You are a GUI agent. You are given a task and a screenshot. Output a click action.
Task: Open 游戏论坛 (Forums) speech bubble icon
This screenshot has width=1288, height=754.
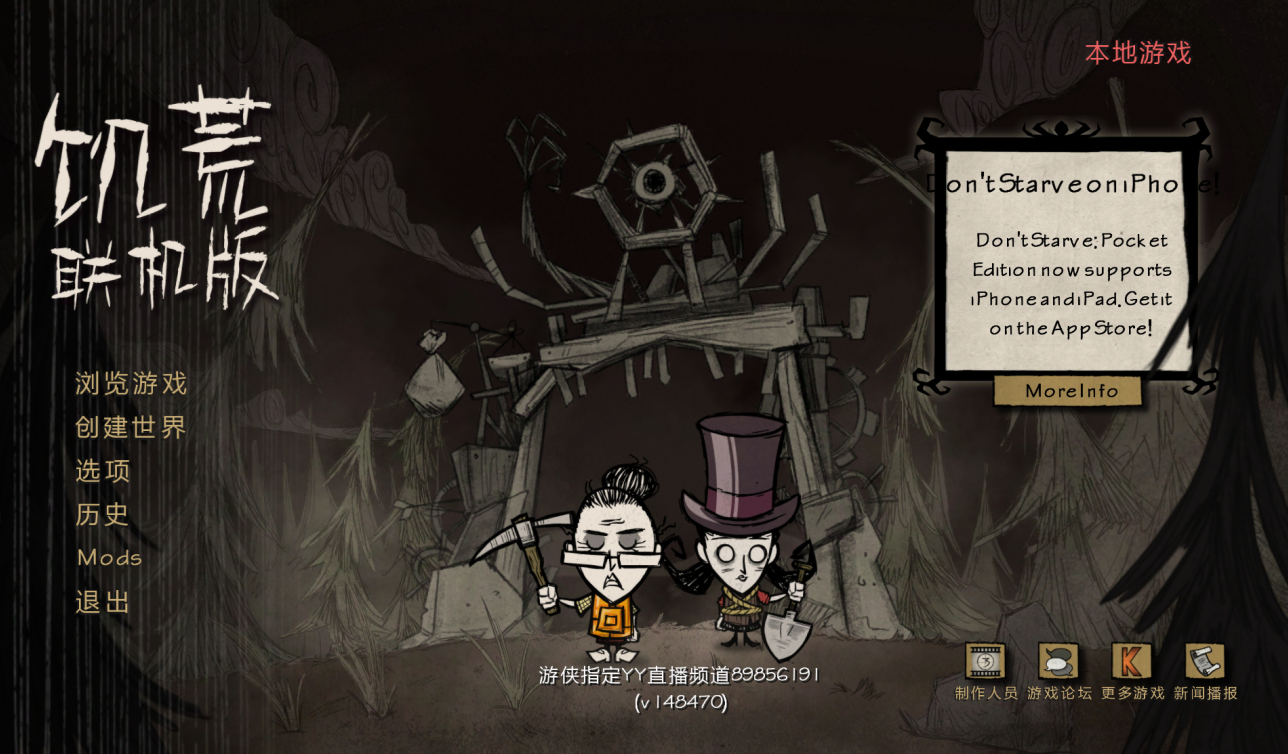1058,662
